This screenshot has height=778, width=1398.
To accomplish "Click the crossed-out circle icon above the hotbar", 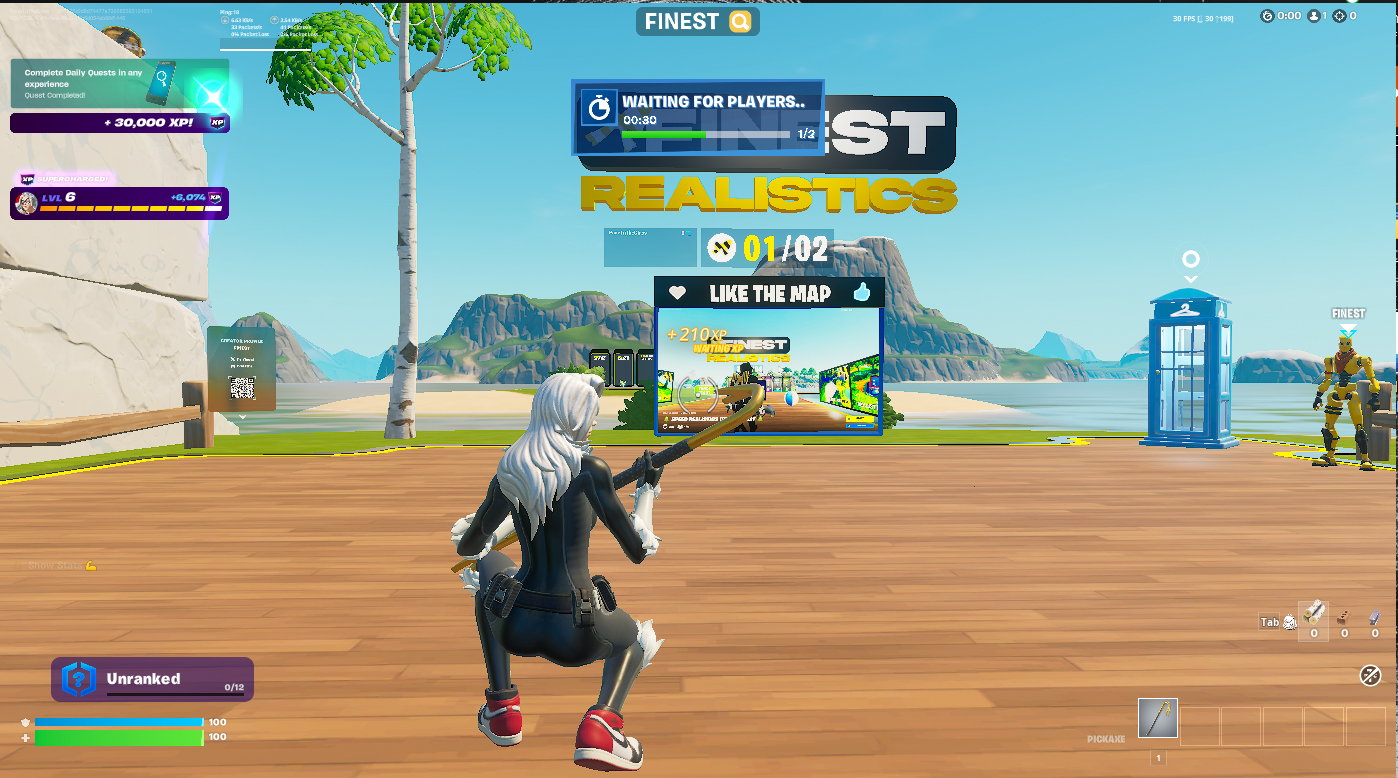I will [x=1370, y=676].
